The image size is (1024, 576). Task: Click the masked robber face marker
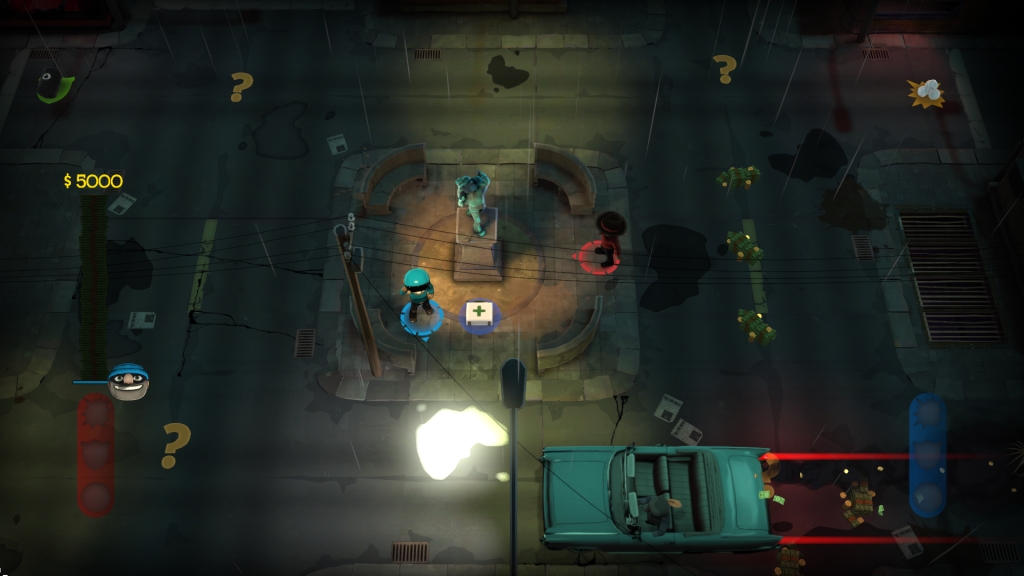(x=128, y=382)
